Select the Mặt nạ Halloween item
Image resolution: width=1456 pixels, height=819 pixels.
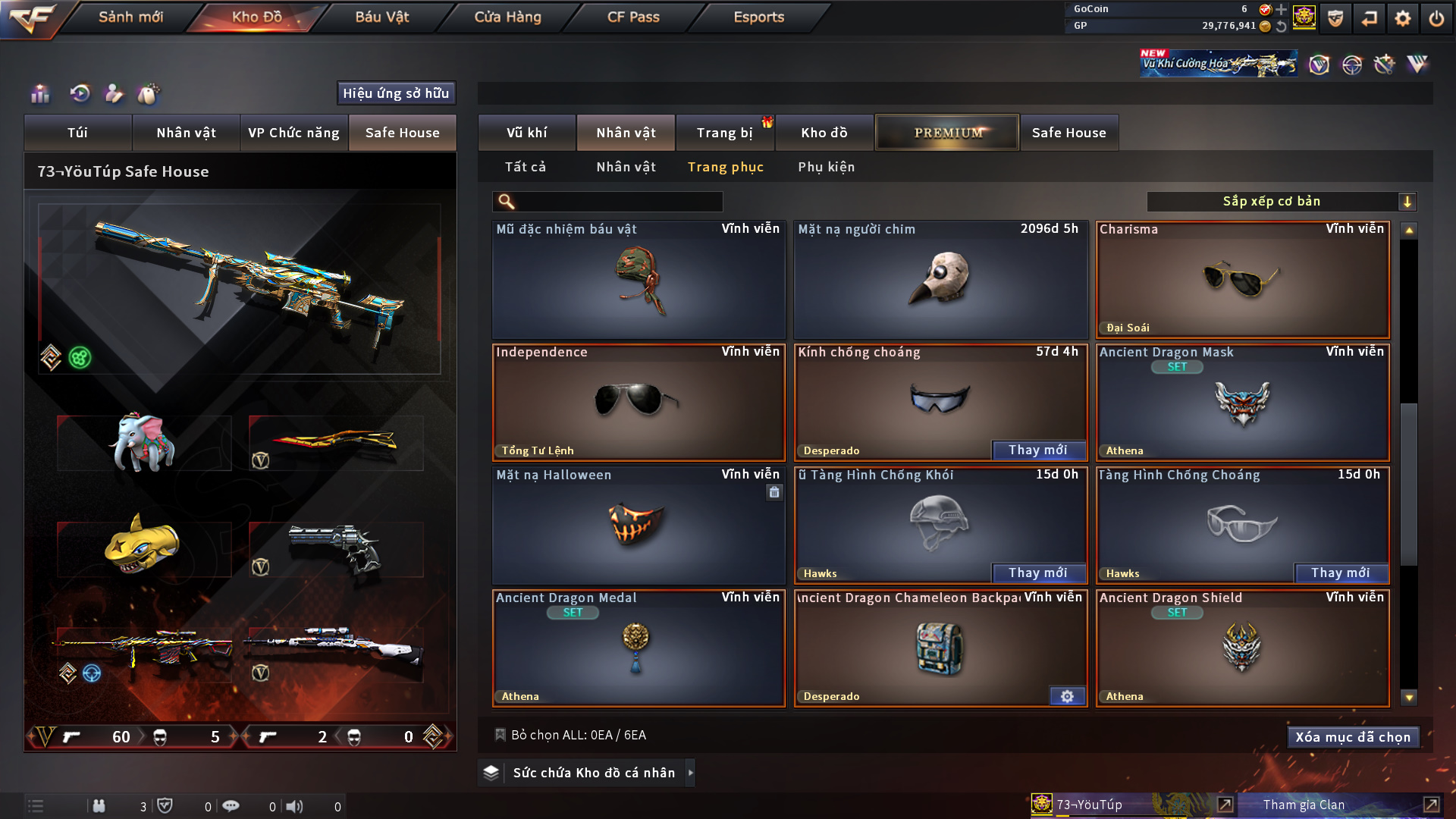coord(638,526)
